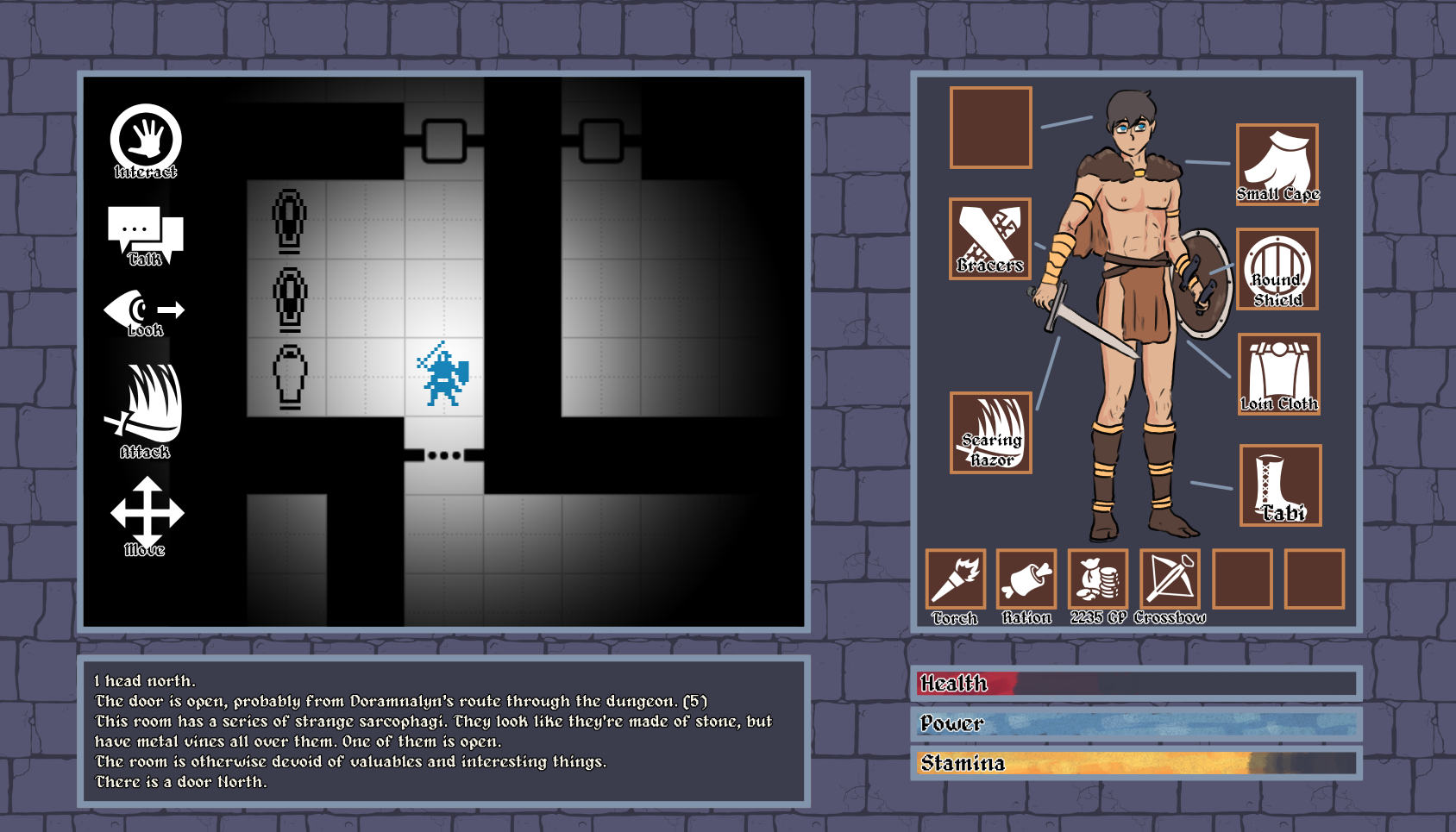Pick the Torch inventory item
The width and height of the screenshot is (1456, 832).
955,579
